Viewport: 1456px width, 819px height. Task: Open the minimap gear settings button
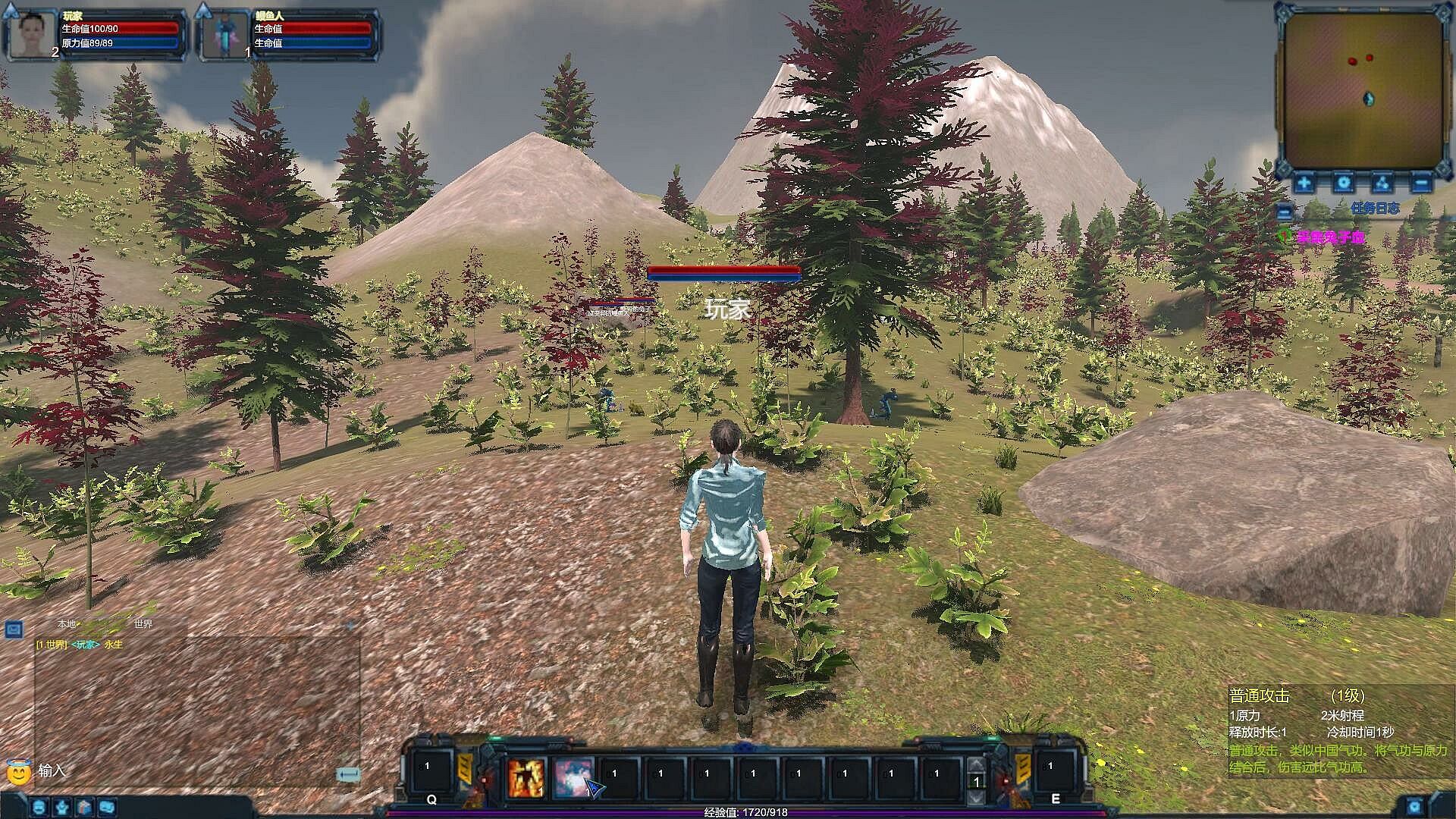pyautogui.click(x=1343, y=183)
